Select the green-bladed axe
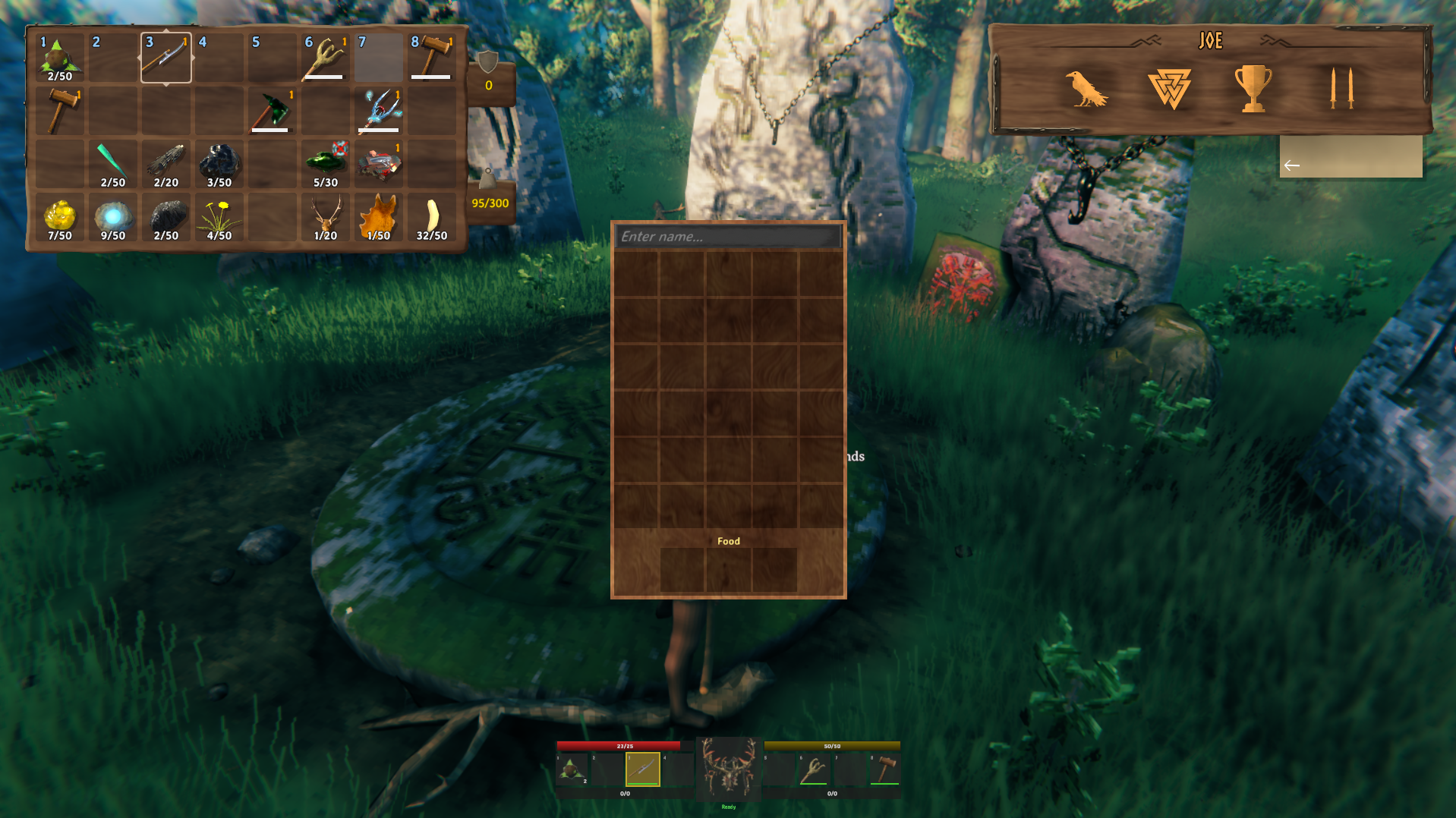Viewport: 1456px width, 818px height. pos(272,110)
